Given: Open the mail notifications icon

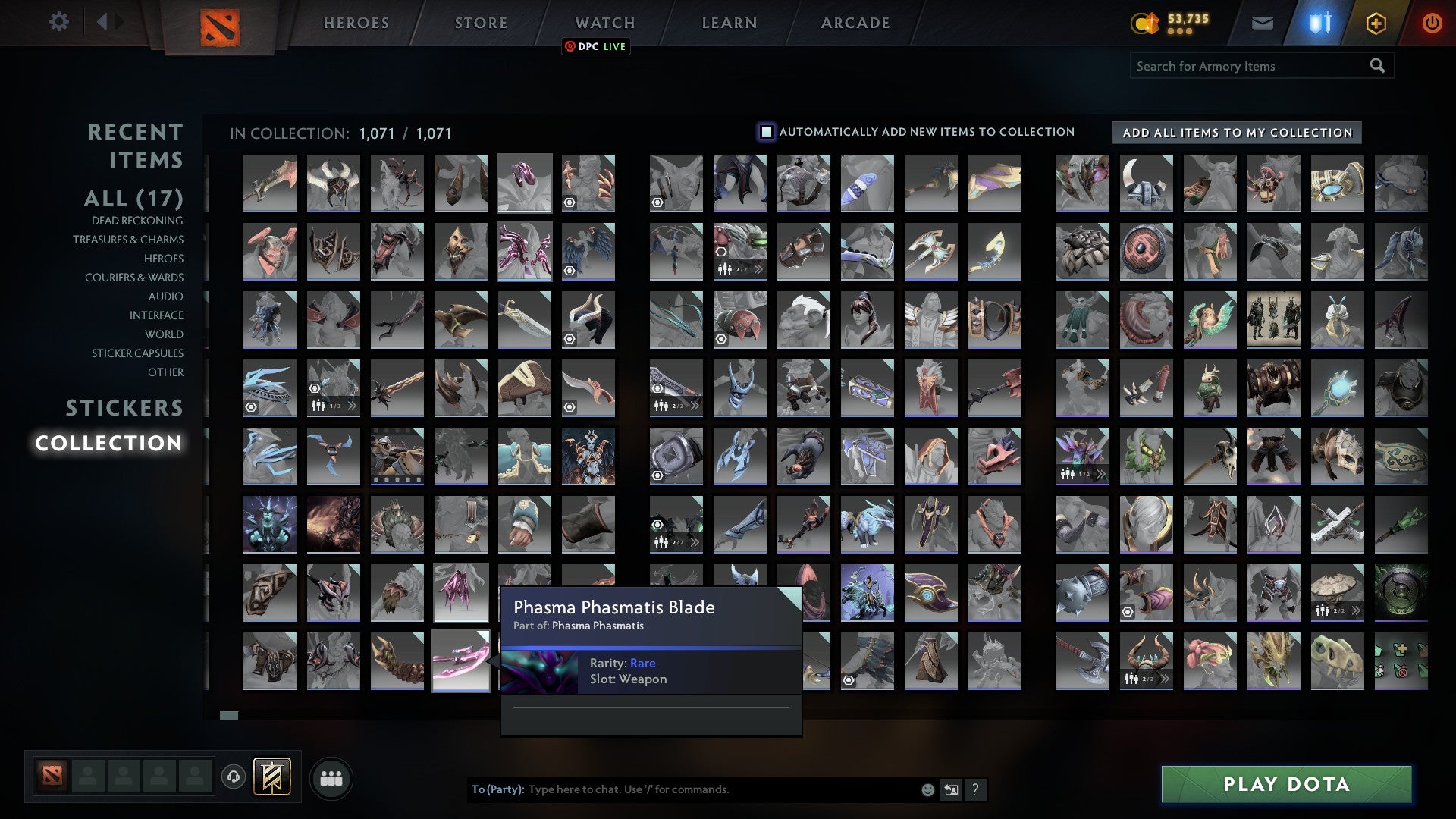Looking at the screenshot, I should (x=1263, y=23).
